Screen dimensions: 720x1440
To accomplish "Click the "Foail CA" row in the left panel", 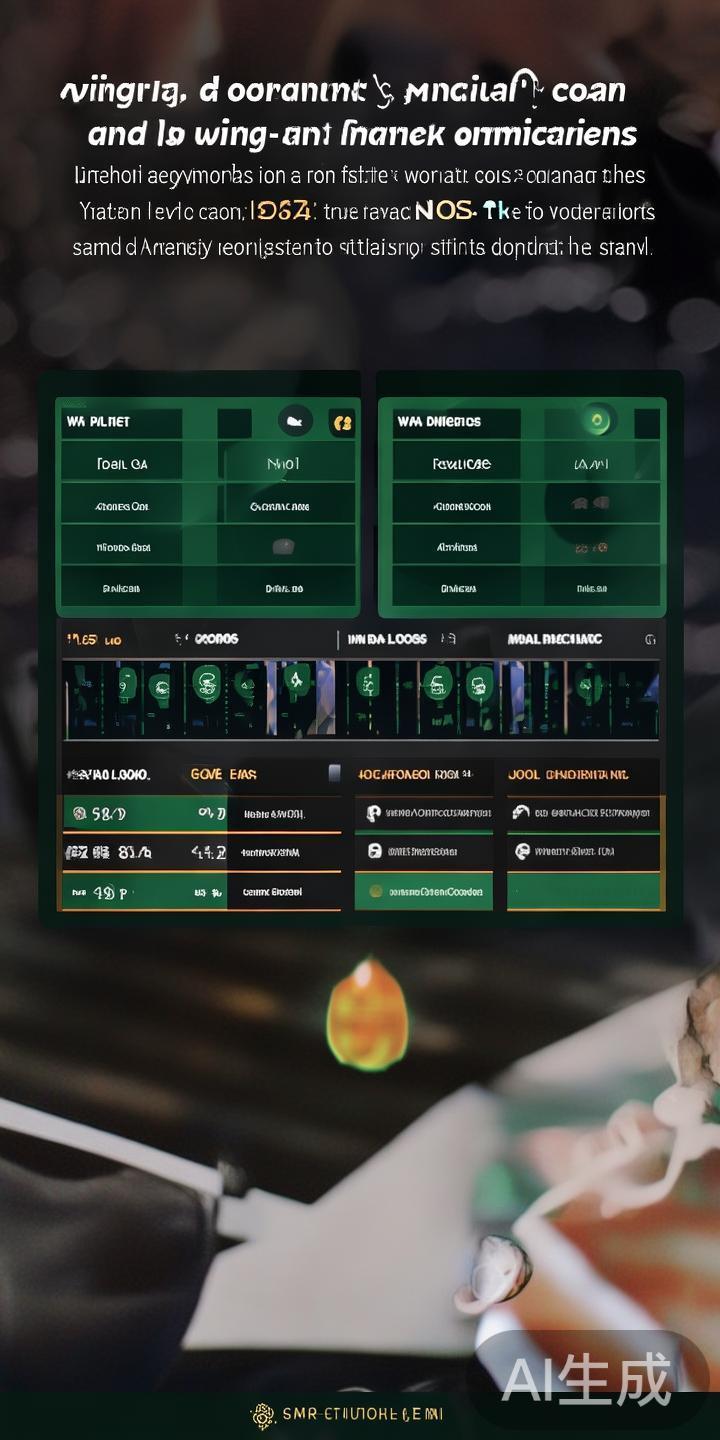I will [122, 464].
